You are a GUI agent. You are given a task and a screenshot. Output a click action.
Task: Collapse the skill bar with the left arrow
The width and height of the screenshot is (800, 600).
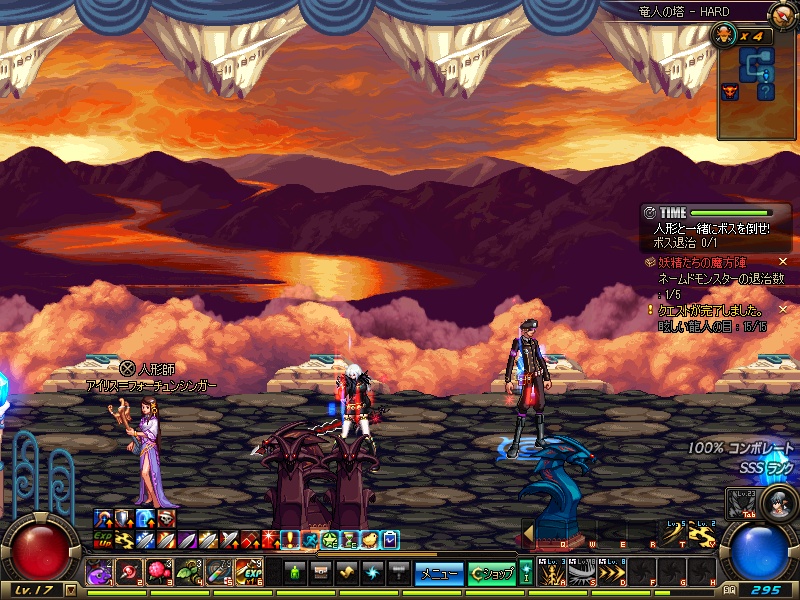(527, 531)
